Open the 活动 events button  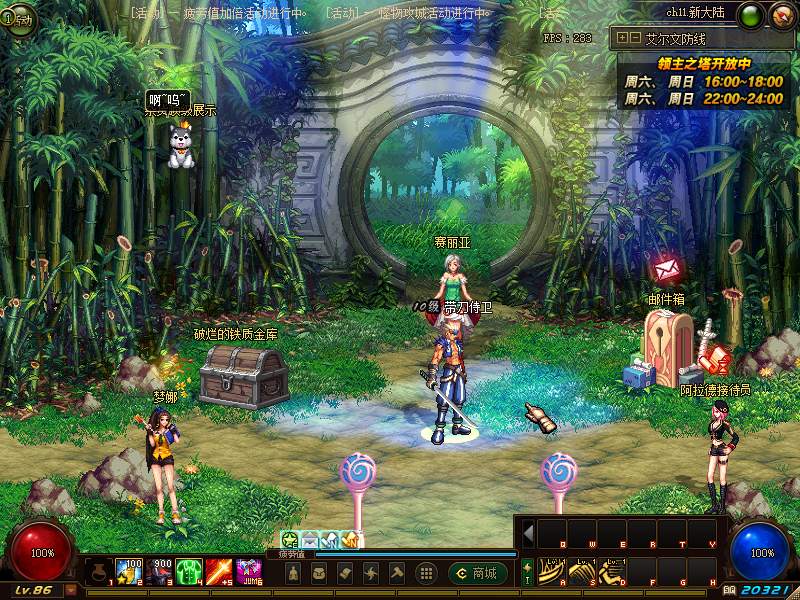coord(19,22)
